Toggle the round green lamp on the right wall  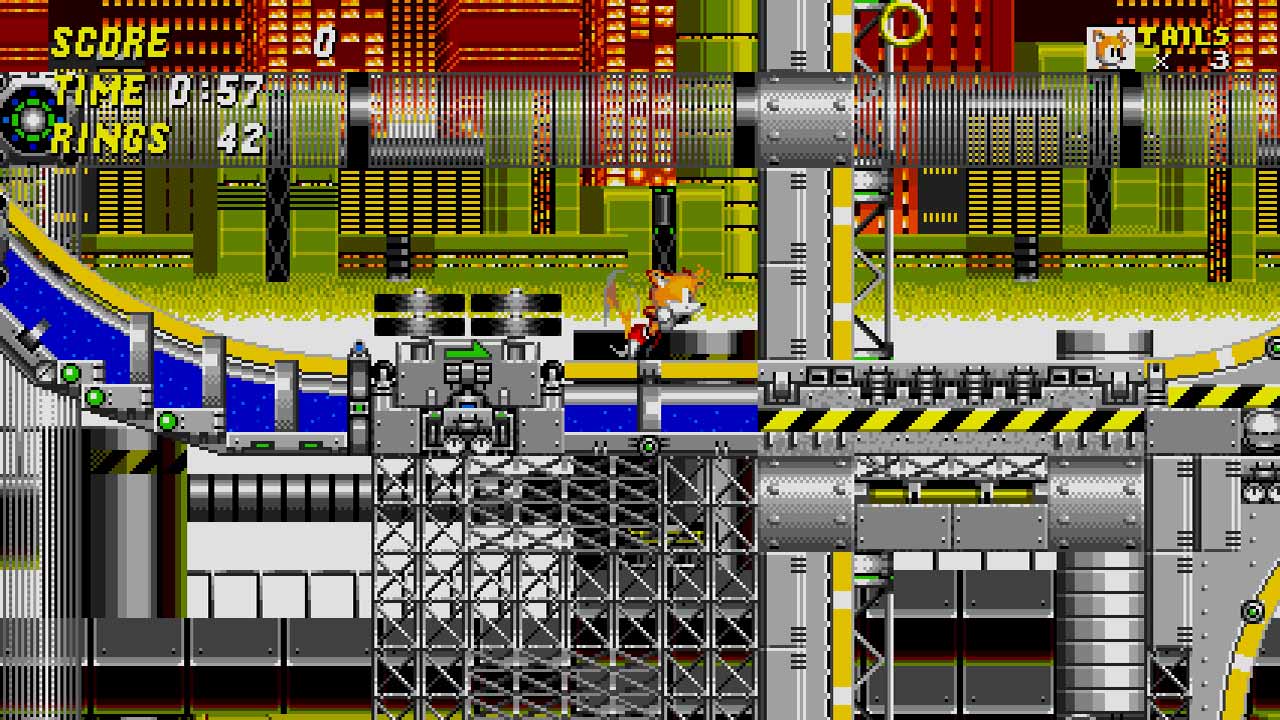coord(1252,612)
